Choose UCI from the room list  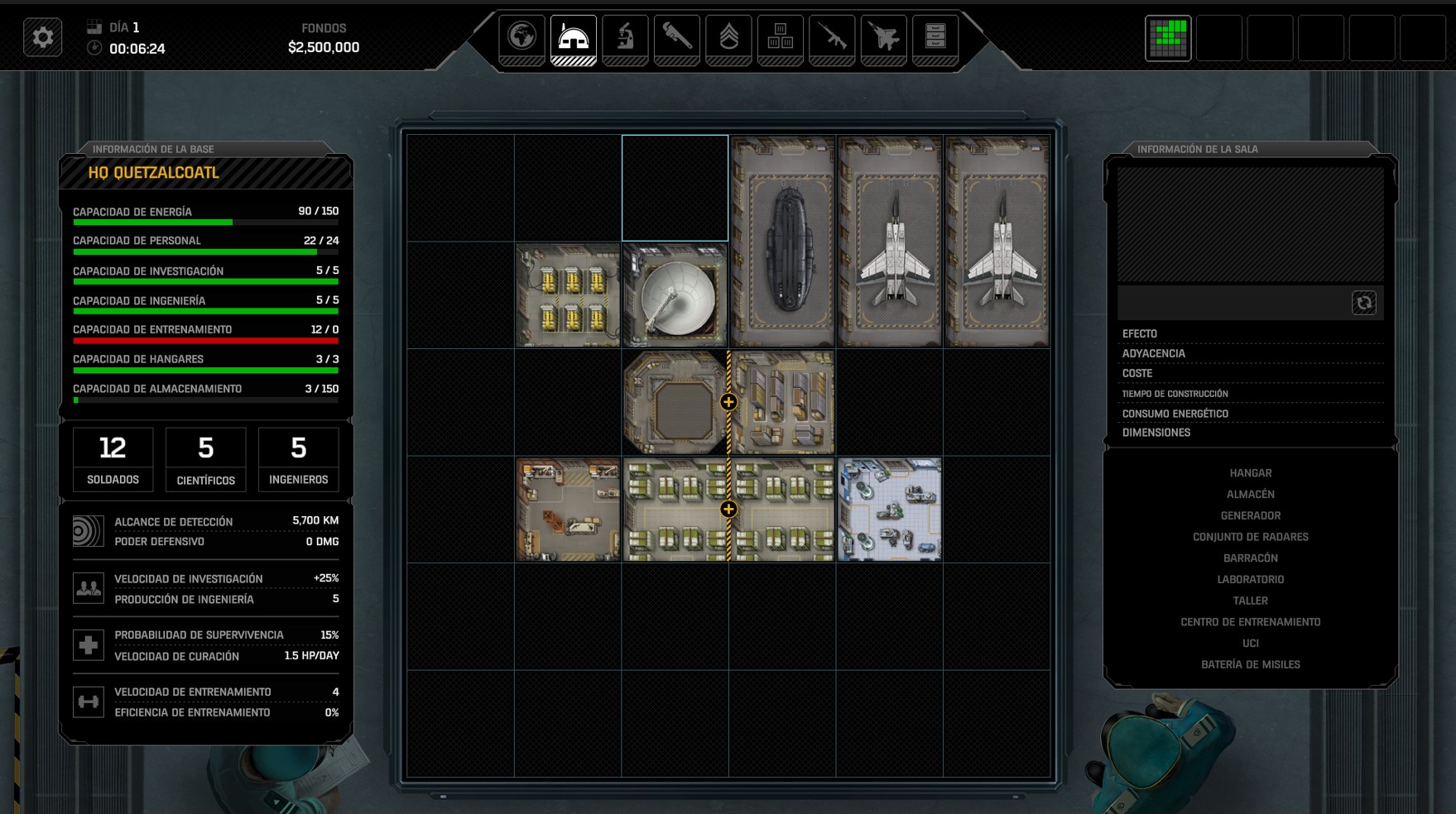coord(1250,644)
